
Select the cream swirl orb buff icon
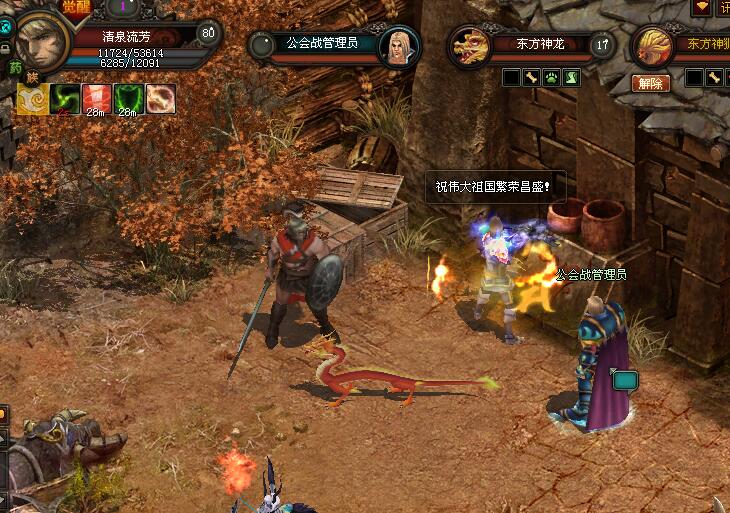[x=160, y=98]
